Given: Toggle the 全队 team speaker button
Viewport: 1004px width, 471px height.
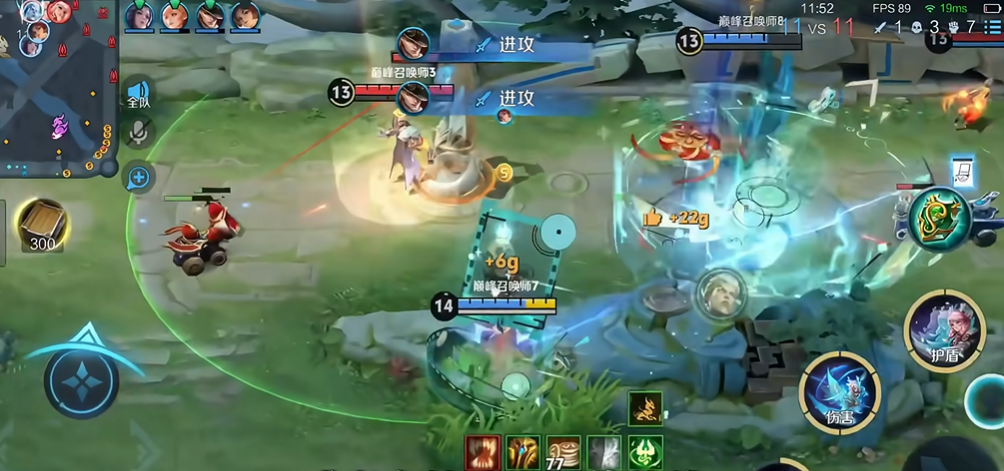Looking at the screenshot, I should 138,94.
